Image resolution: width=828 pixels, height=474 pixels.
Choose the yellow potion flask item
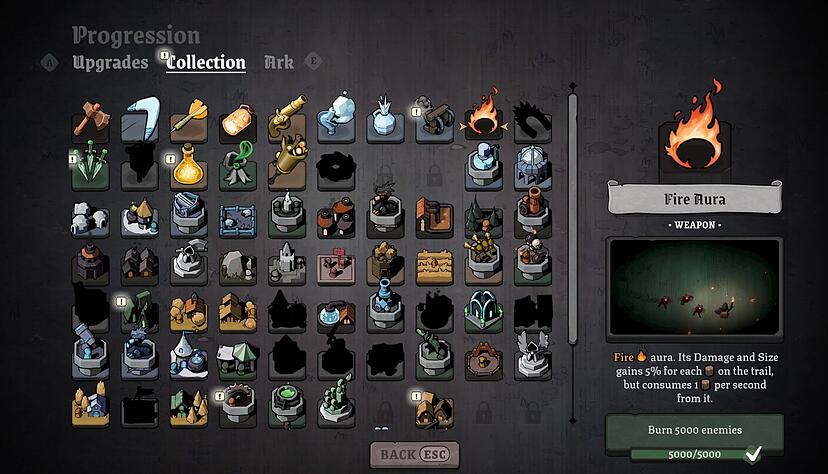click(189, 168)
